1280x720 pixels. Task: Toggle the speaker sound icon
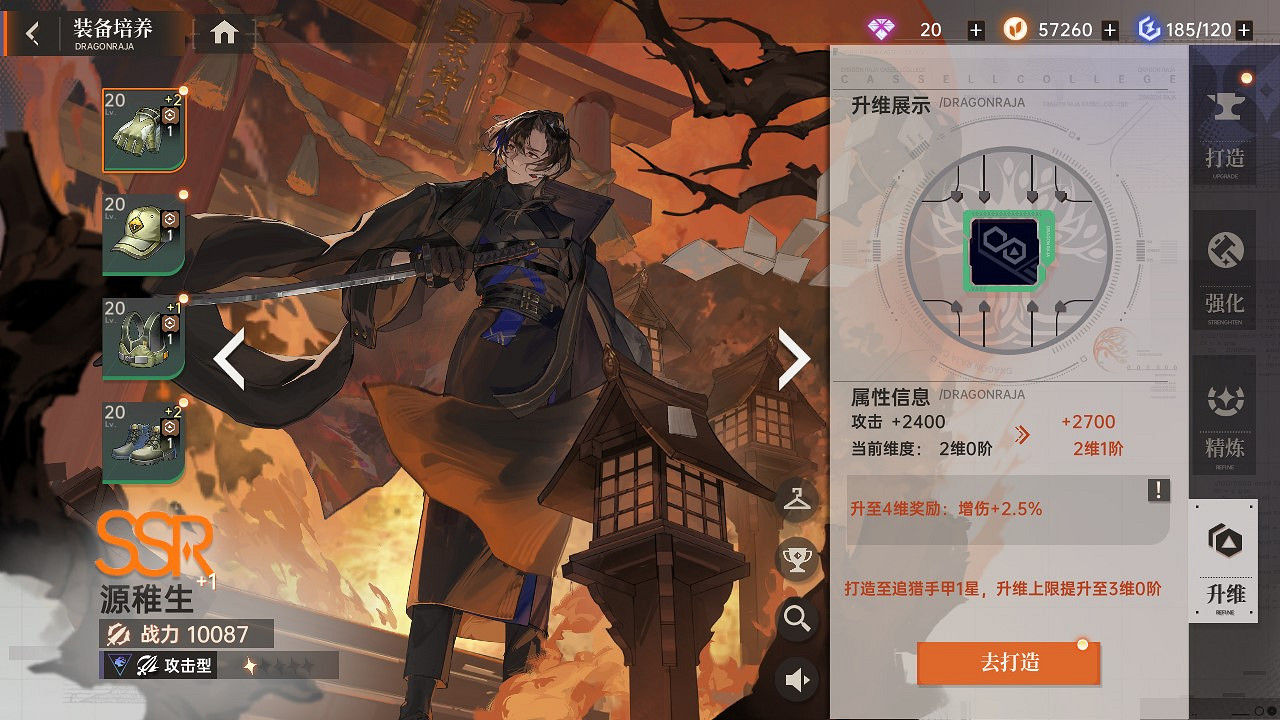[796, 679]
